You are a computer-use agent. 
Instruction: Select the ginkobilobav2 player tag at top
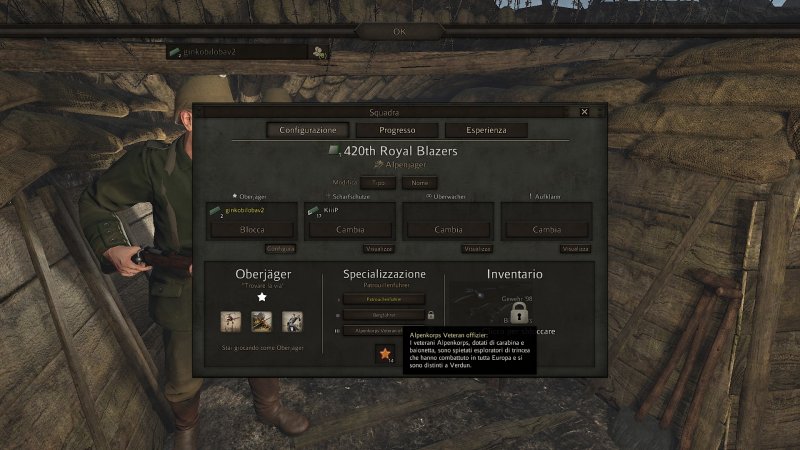tap(236, 52)
